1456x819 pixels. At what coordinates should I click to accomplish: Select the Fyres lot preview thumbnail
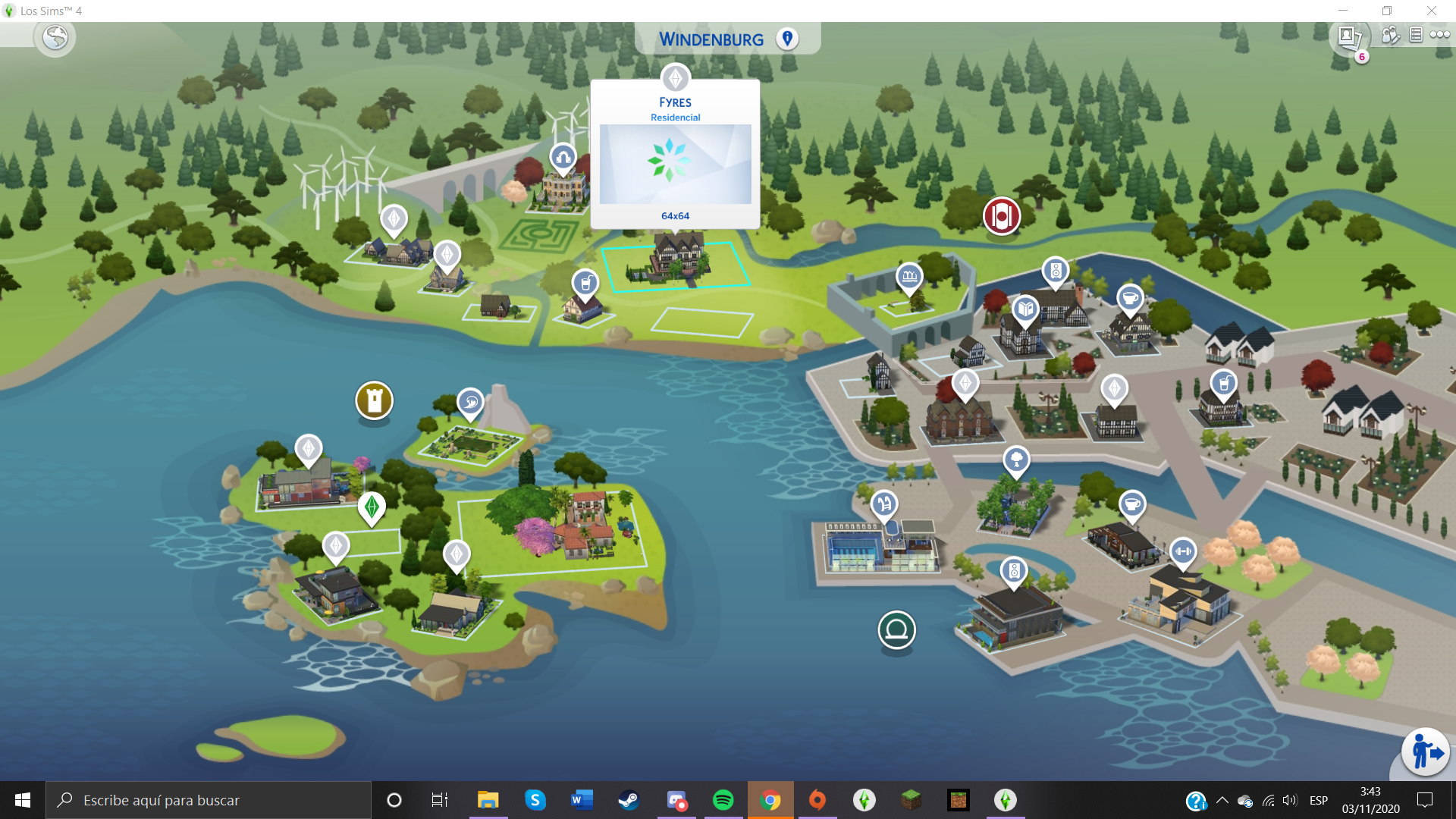coord(675,164)
